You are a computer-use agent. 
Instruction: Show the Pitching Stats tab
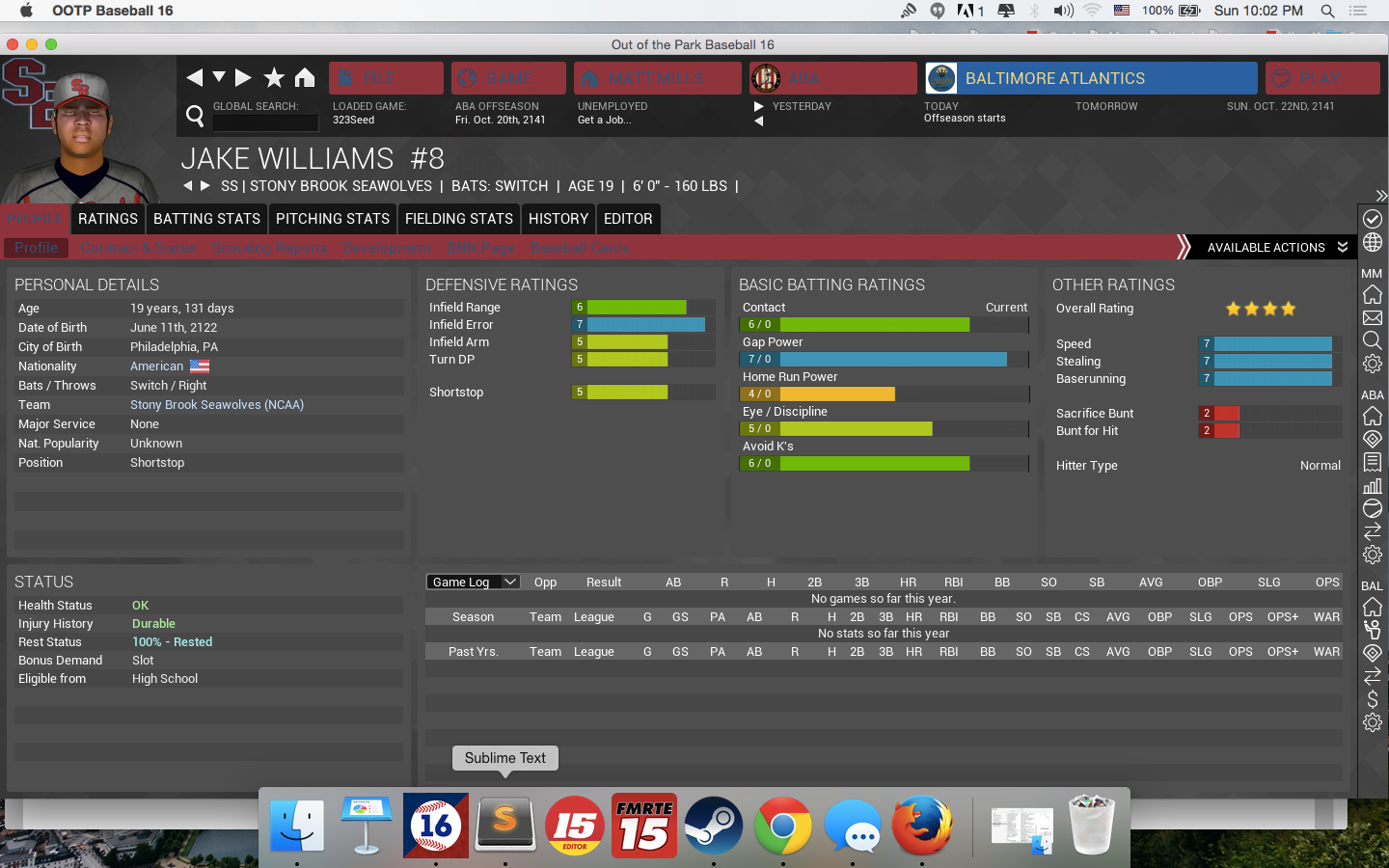click(x=333, y=219)
